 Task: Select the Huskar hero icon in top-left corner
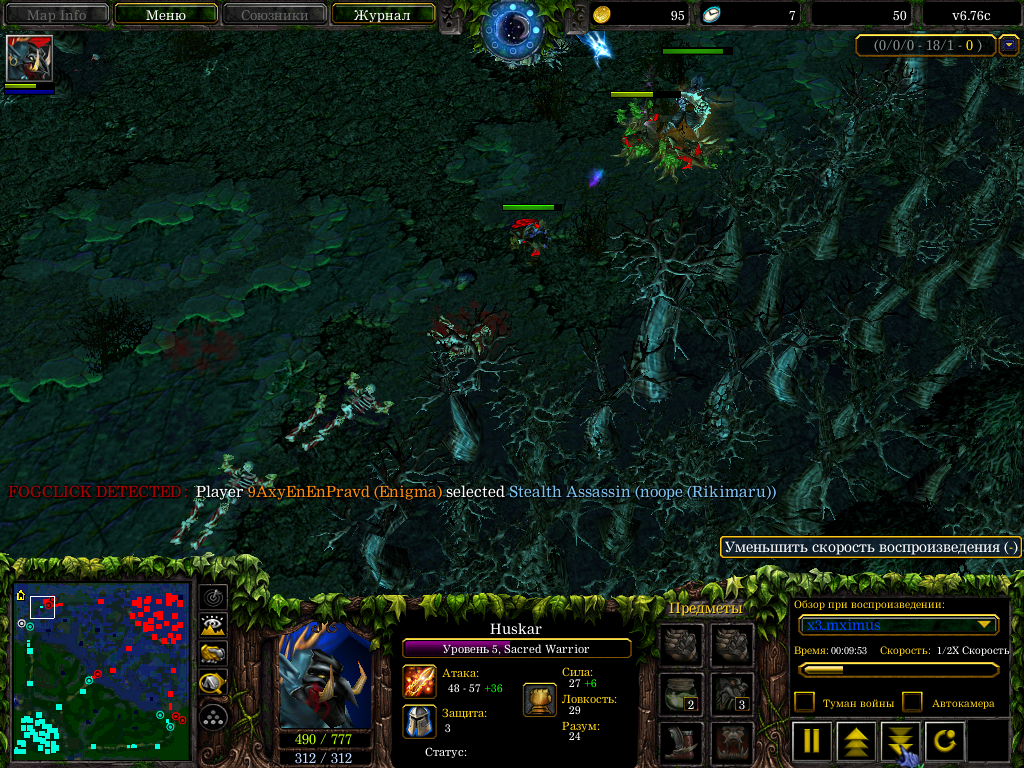(29, 59)
